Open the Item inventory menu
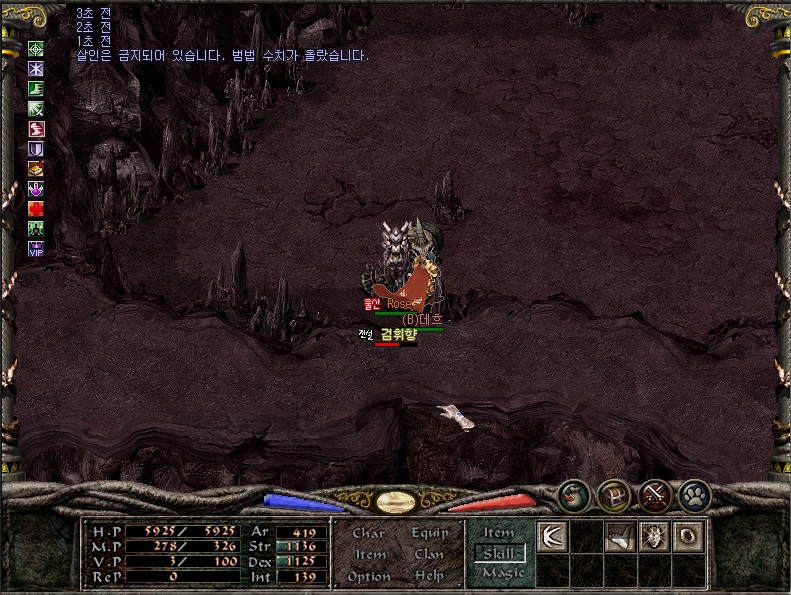Viewport: 791px width, 595px height. (x=370, y=555)
